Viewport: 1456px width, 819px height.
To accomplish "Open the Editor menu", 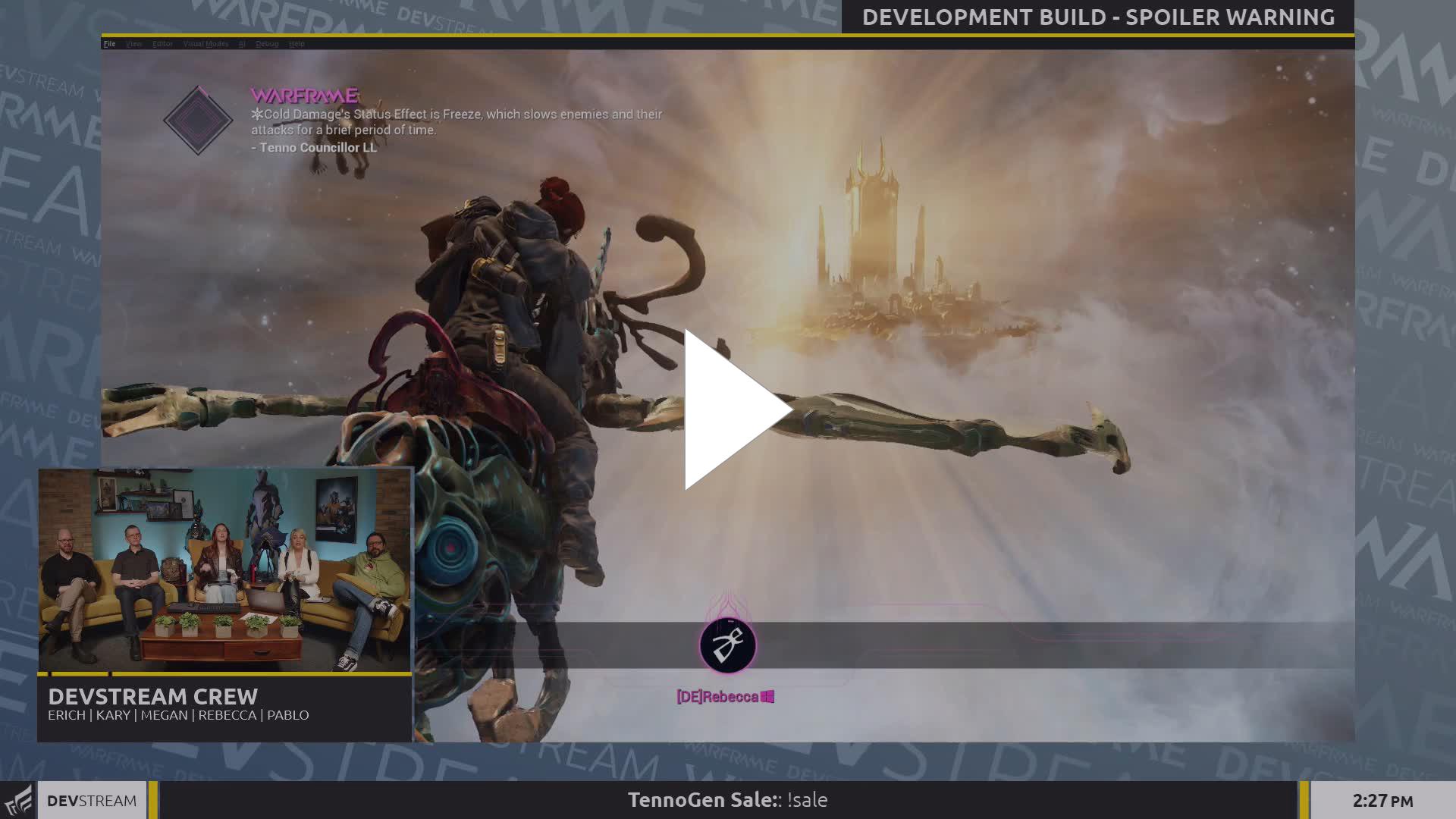I will pyautogui.click(x=162, y=44).
